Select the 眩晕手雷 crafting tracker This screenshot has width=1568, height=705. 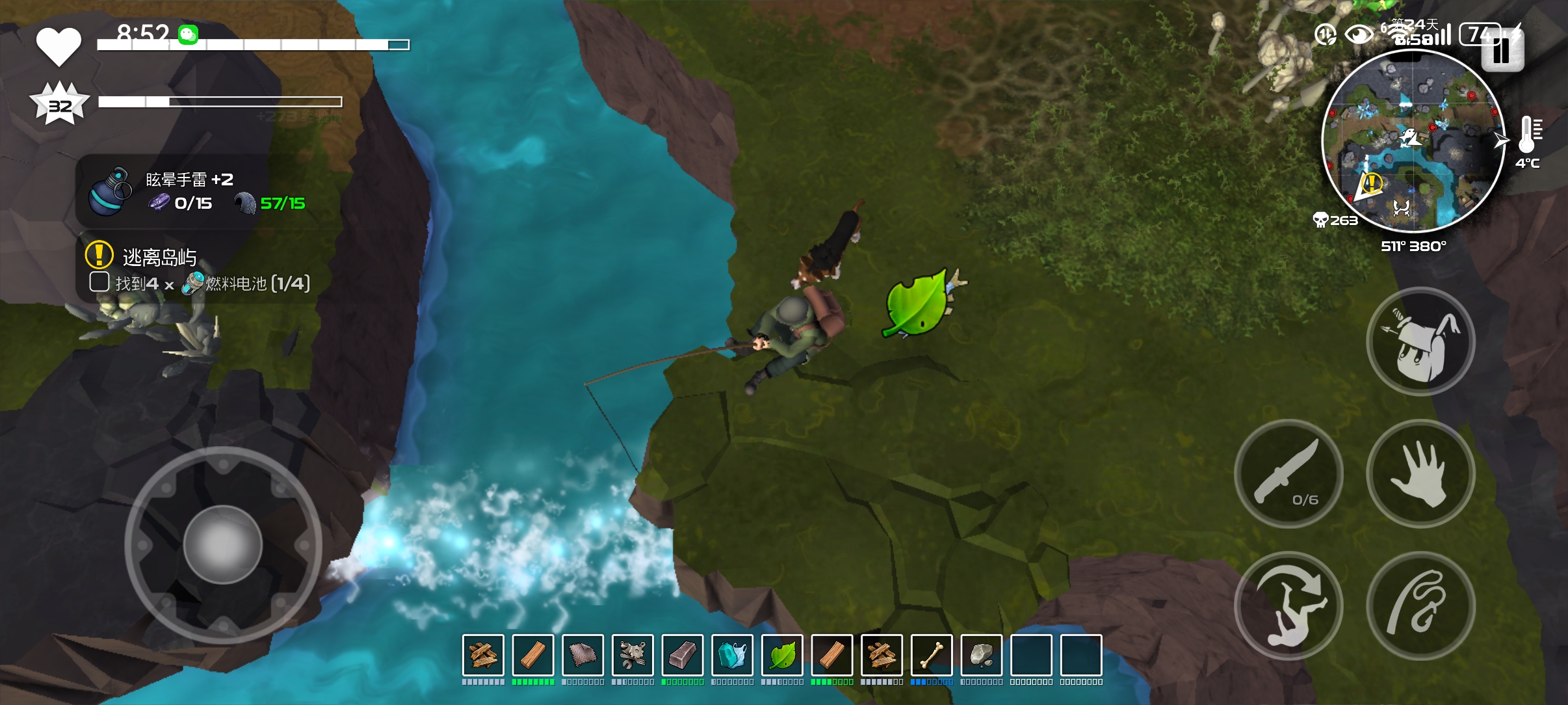[x=189, y=191]
